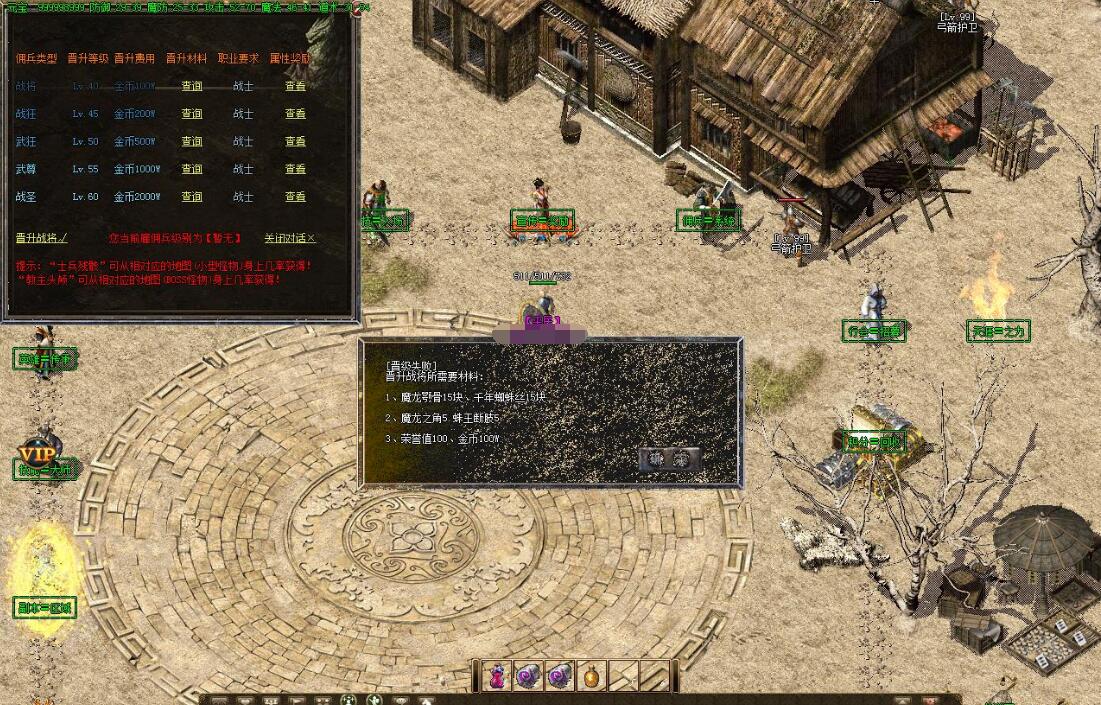The height and width of the screenshot is (705, 1101).
Task: View 查看 attribute rewards for 战圣
Action: coord(295,197)
